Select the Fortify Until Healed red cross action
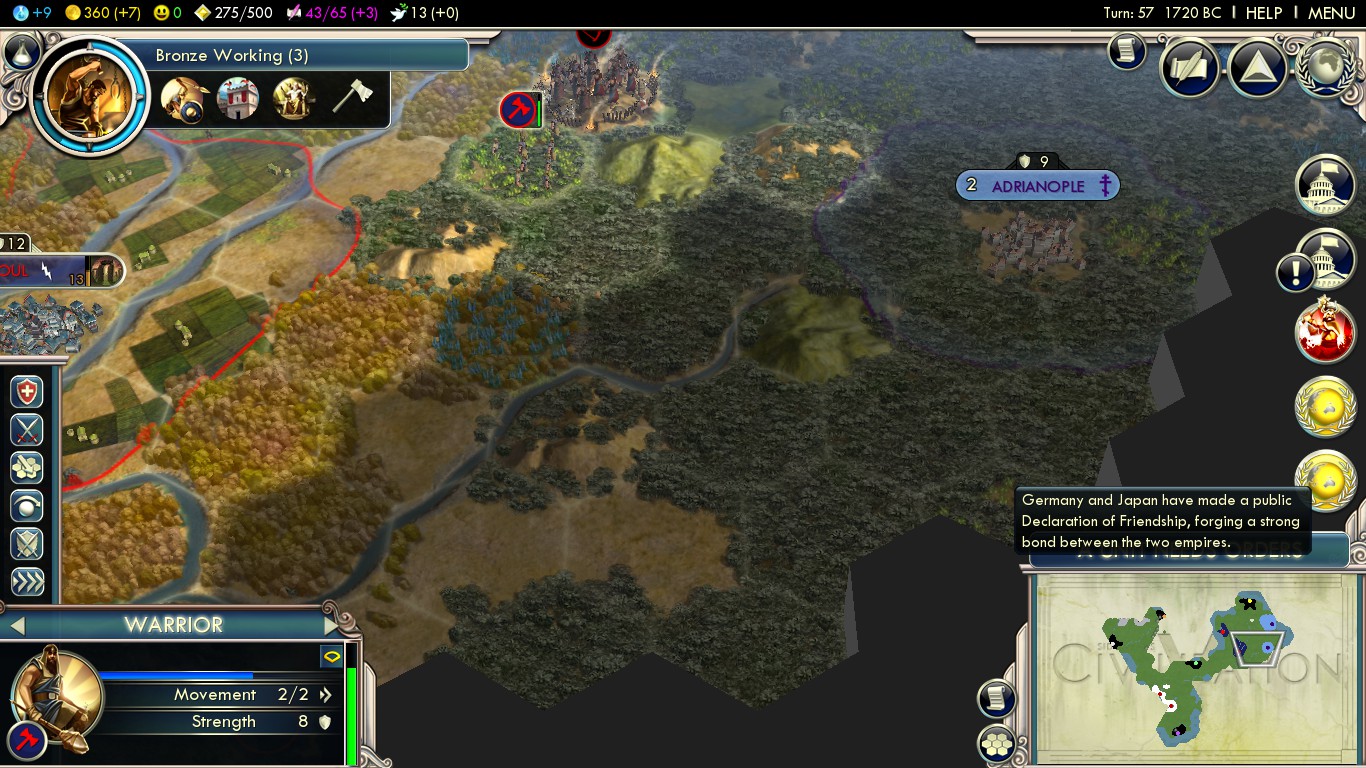 (x=28, y=392)
